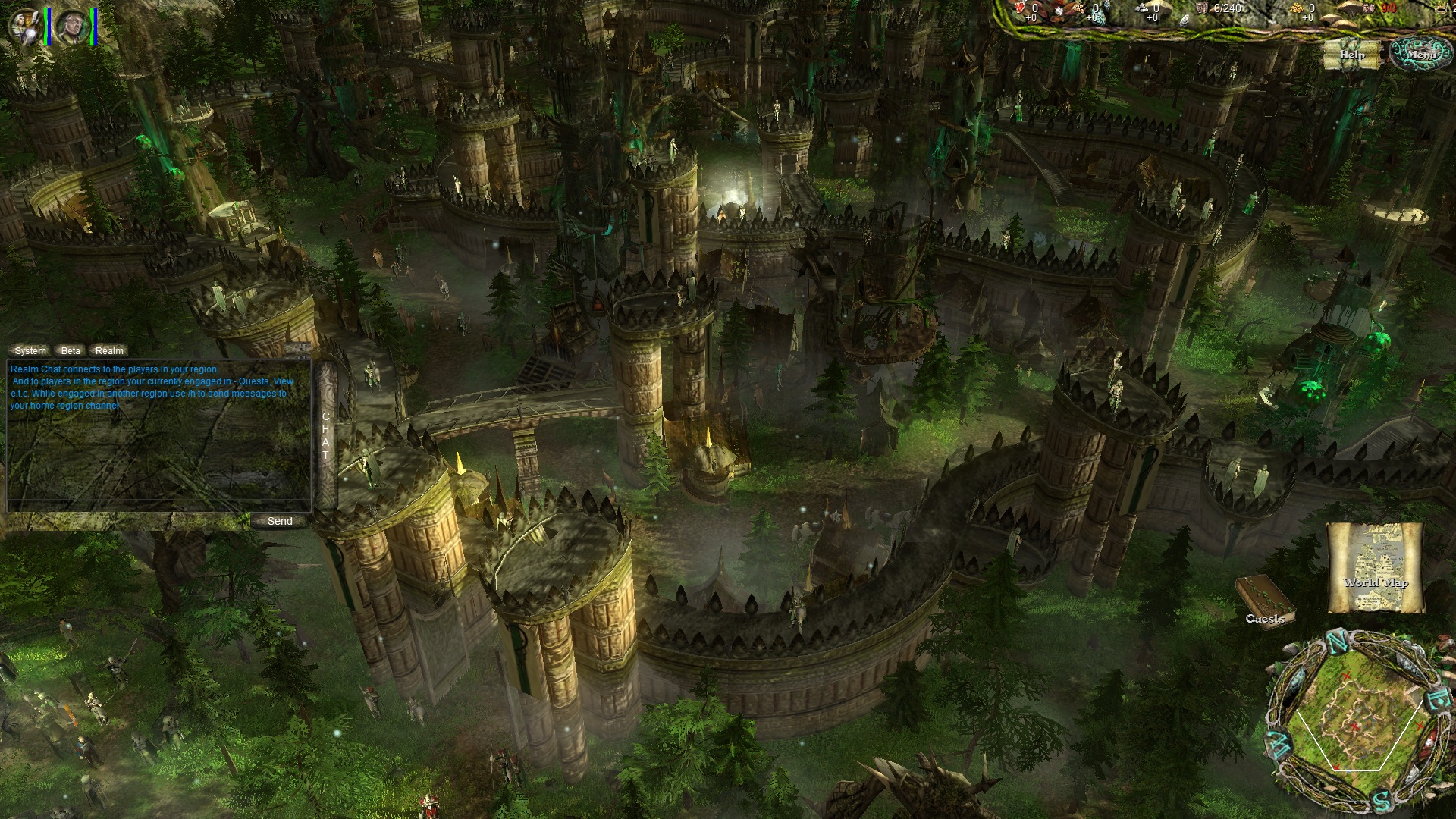Select the grey-haired elf hero portrait
Image resolution: width=1456 pixels, height=819 pixels.
tap(73, 27)
